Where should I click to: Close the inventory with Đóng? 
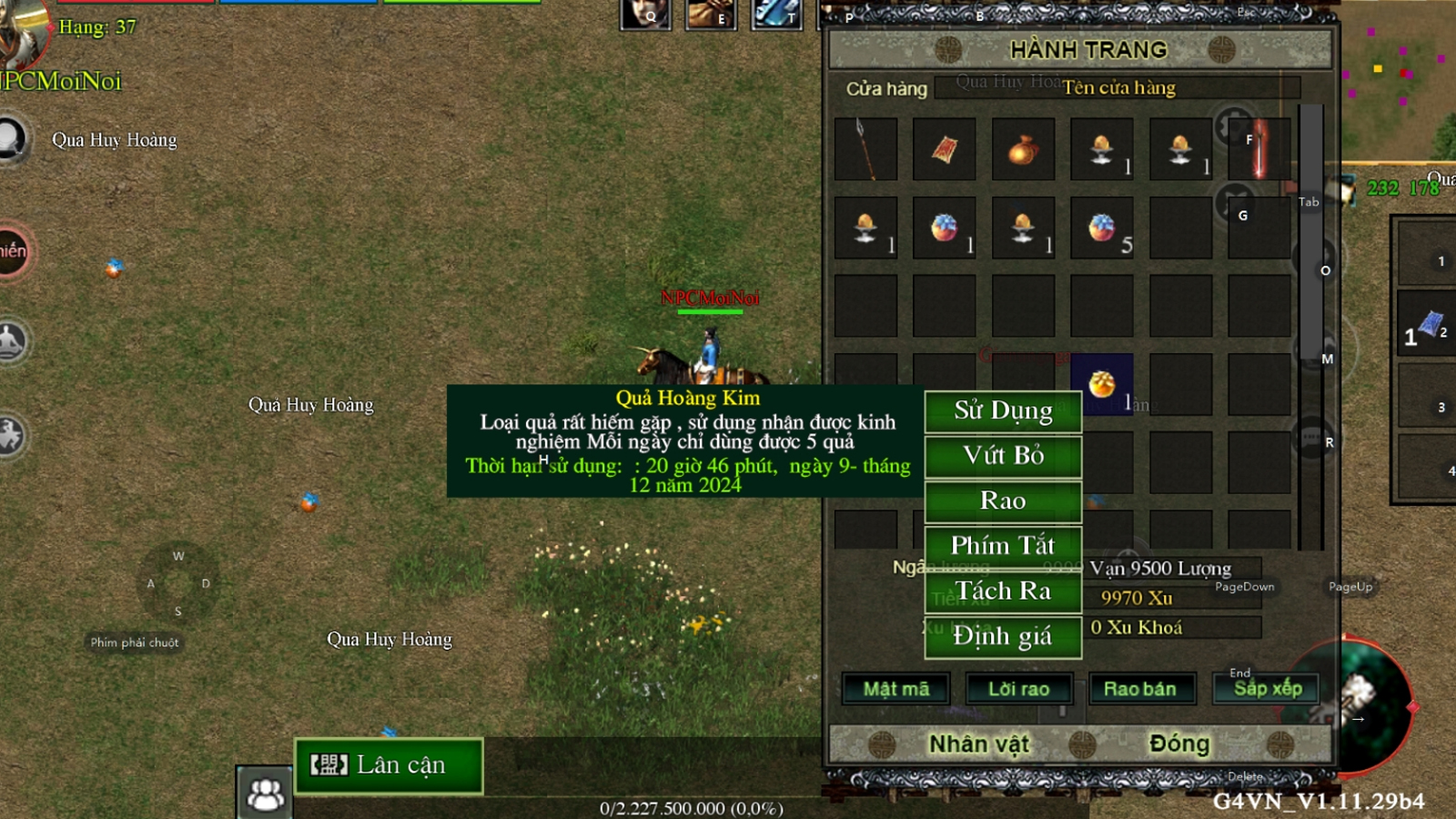point(1179,744)
